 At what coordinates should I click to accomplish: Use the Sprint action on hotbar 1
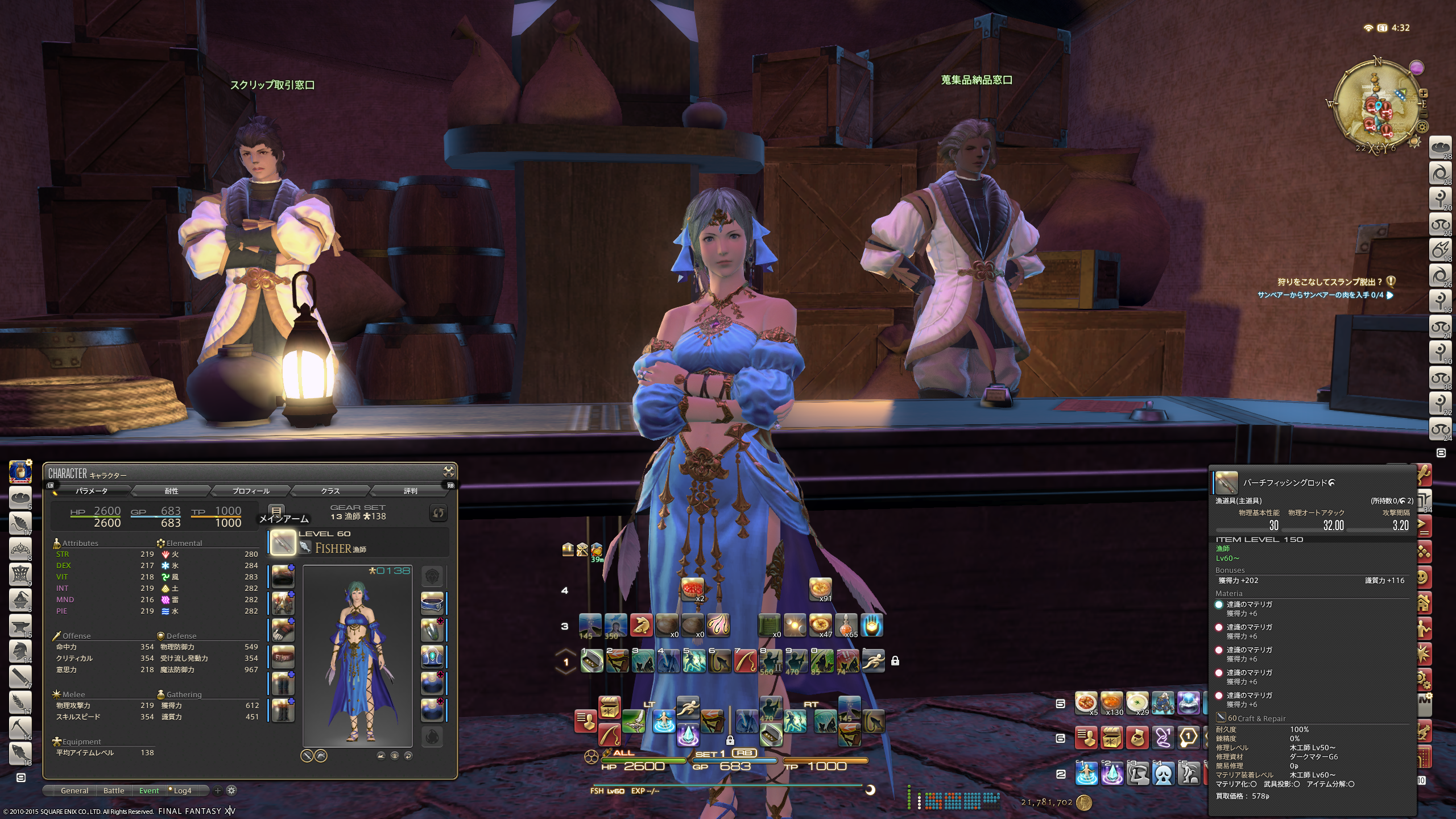[873, 661]
